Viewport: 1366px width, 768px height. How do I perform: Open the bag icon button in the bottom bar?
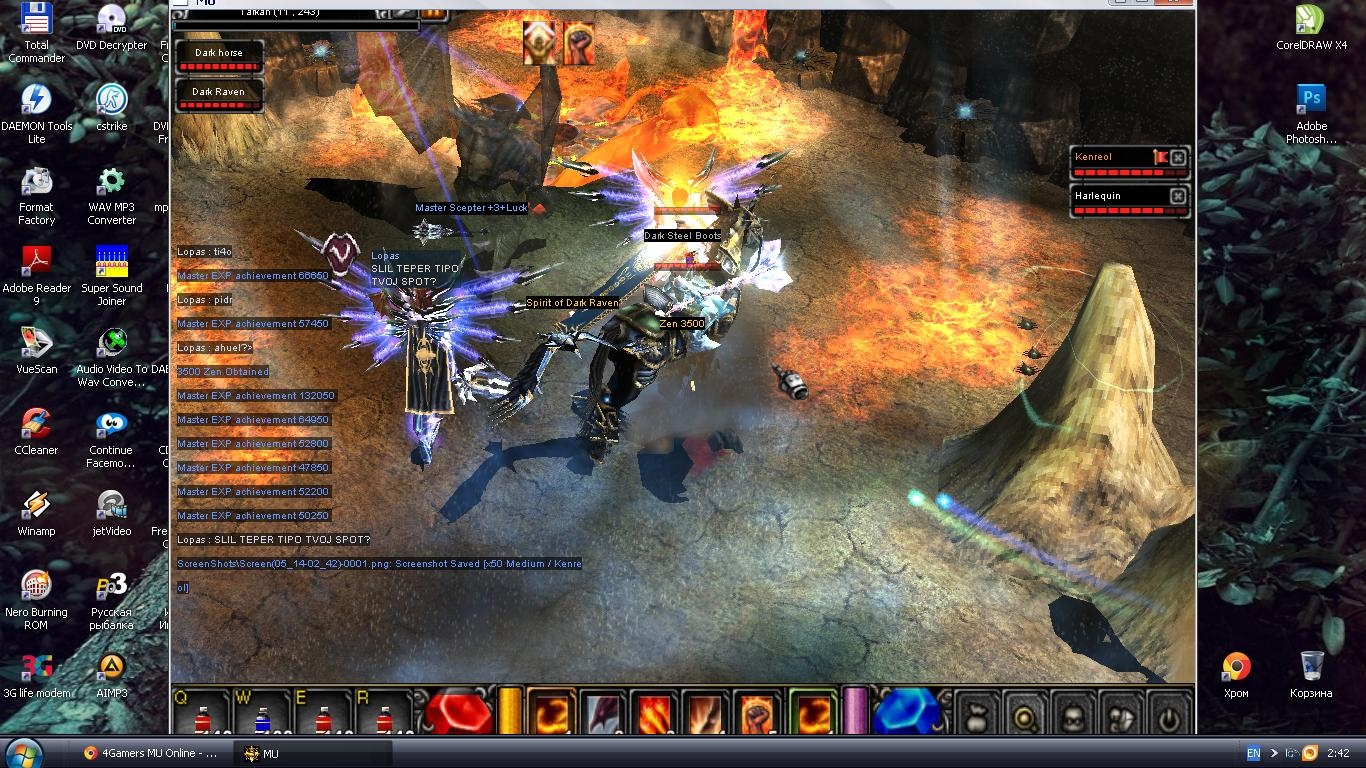(x=977, y=716)
